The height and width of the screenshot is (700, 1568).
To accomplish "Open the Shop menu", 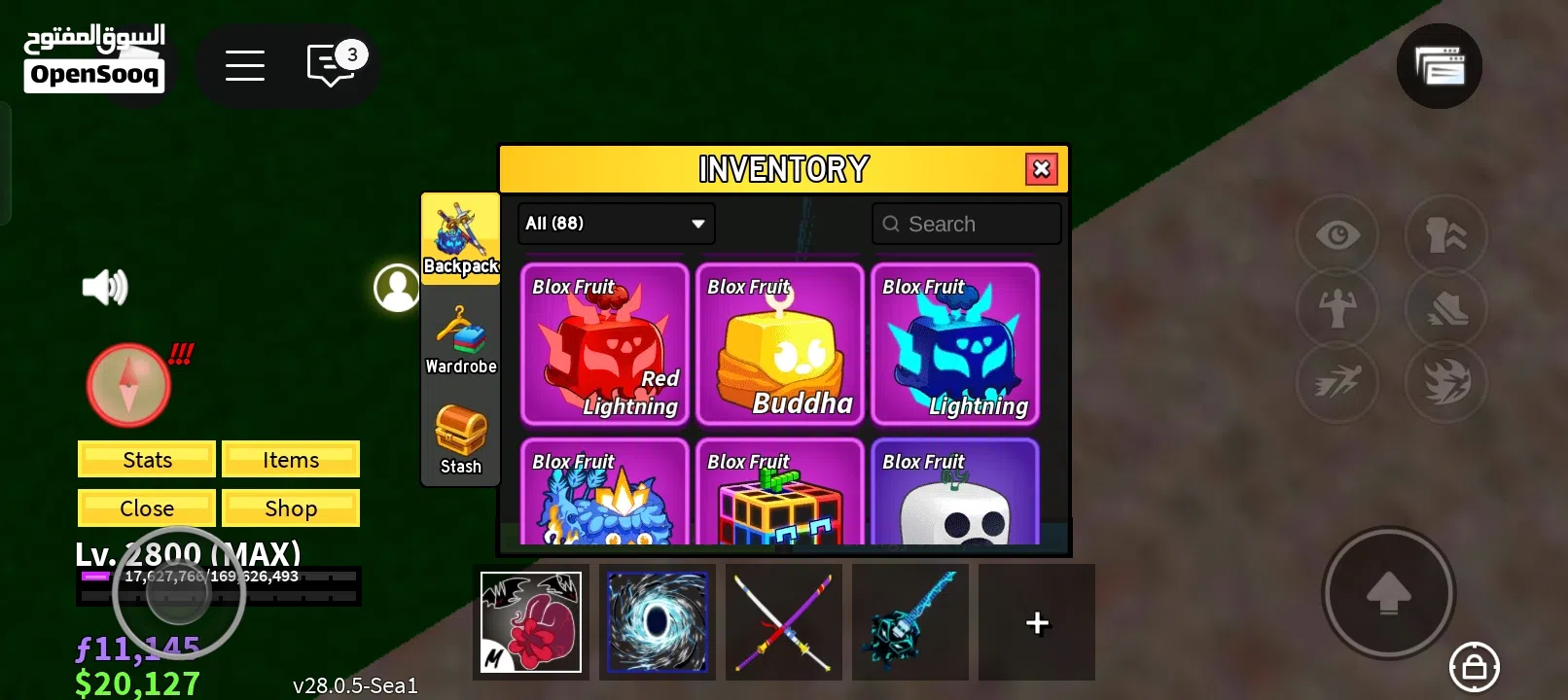I will click(x=291, y=507).
